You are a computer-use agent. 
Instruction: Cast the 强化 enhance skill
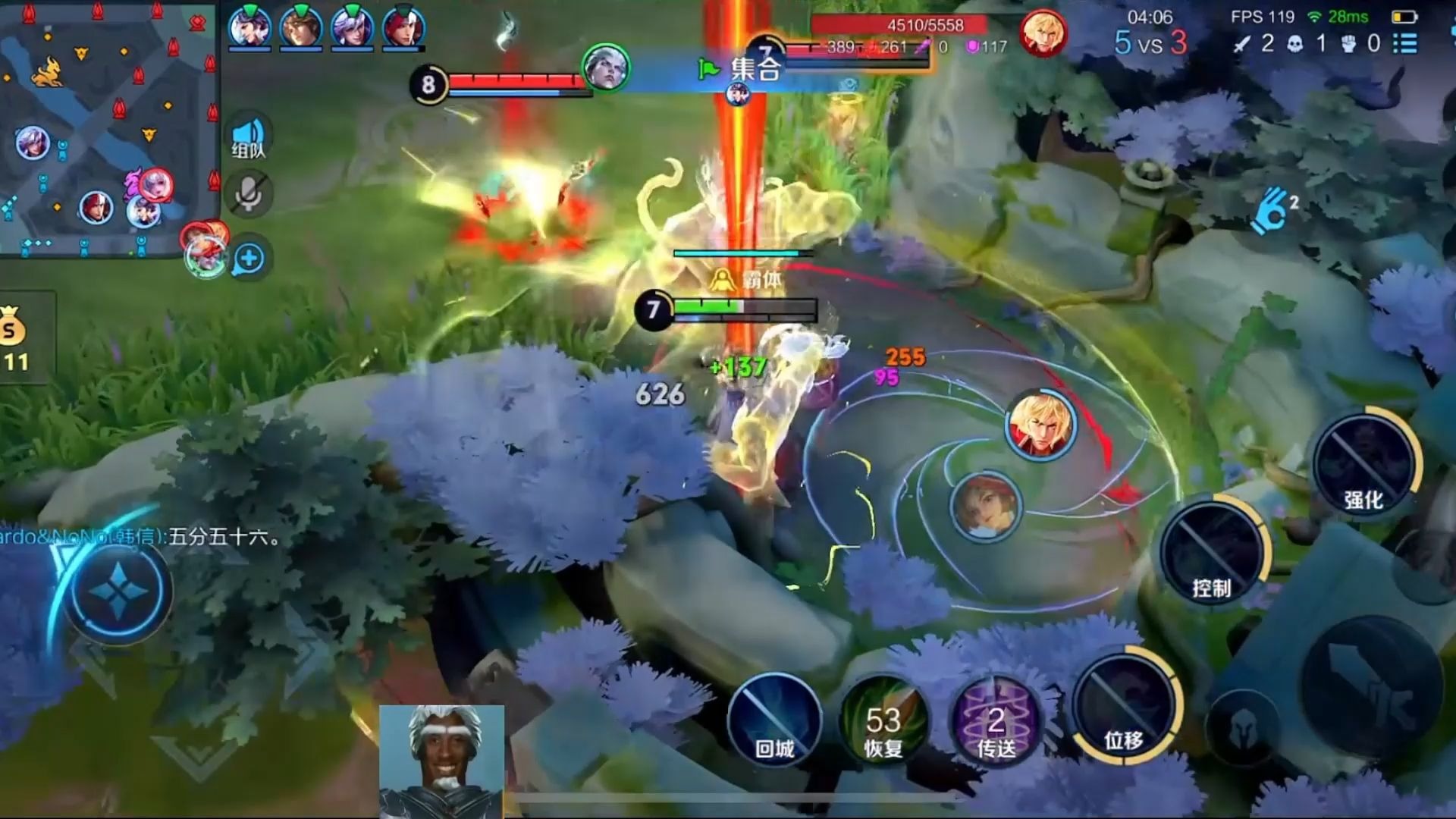point(1364,464)
